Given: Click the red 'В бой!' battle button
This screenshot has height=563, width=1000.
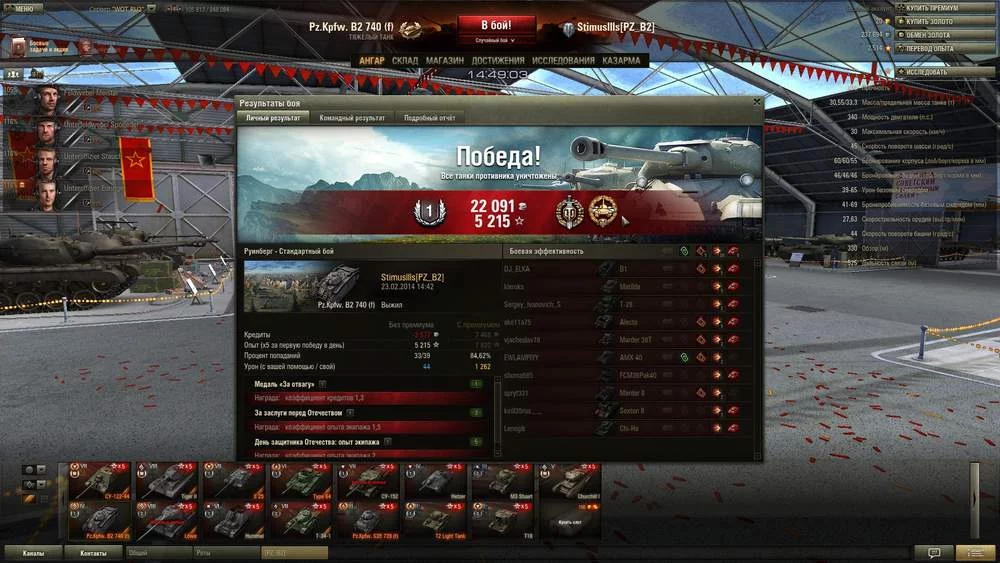Looking at the screenshot, I should (x=497, y=25).
